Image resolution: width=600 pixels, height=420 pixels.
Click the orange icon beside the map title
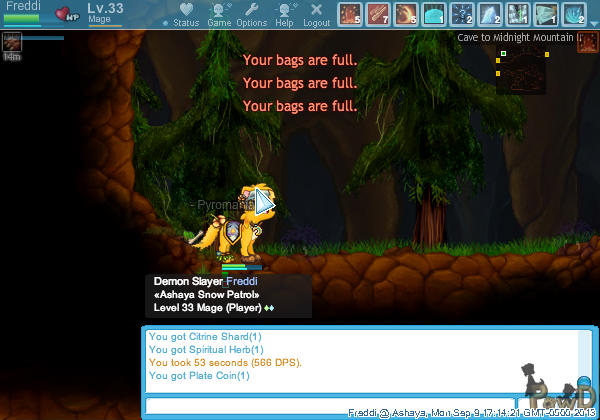pyautogui.click(x=589, y=38)
